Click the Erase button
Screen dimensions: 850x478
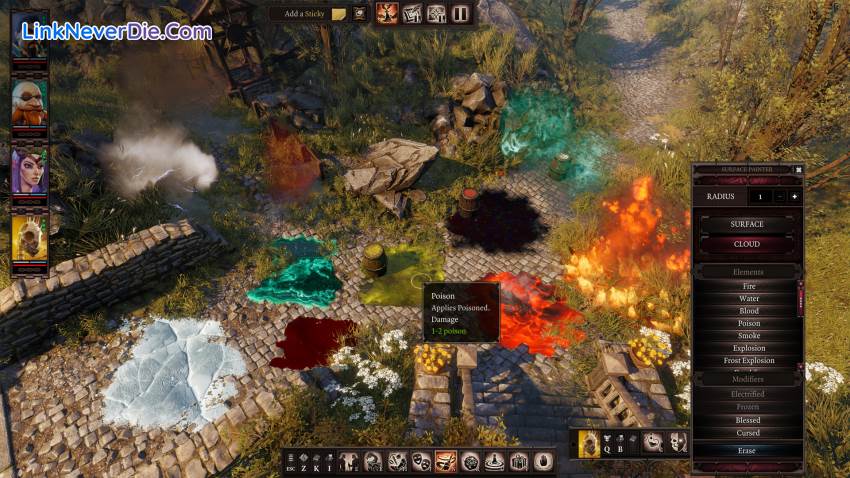click(747, 451)
